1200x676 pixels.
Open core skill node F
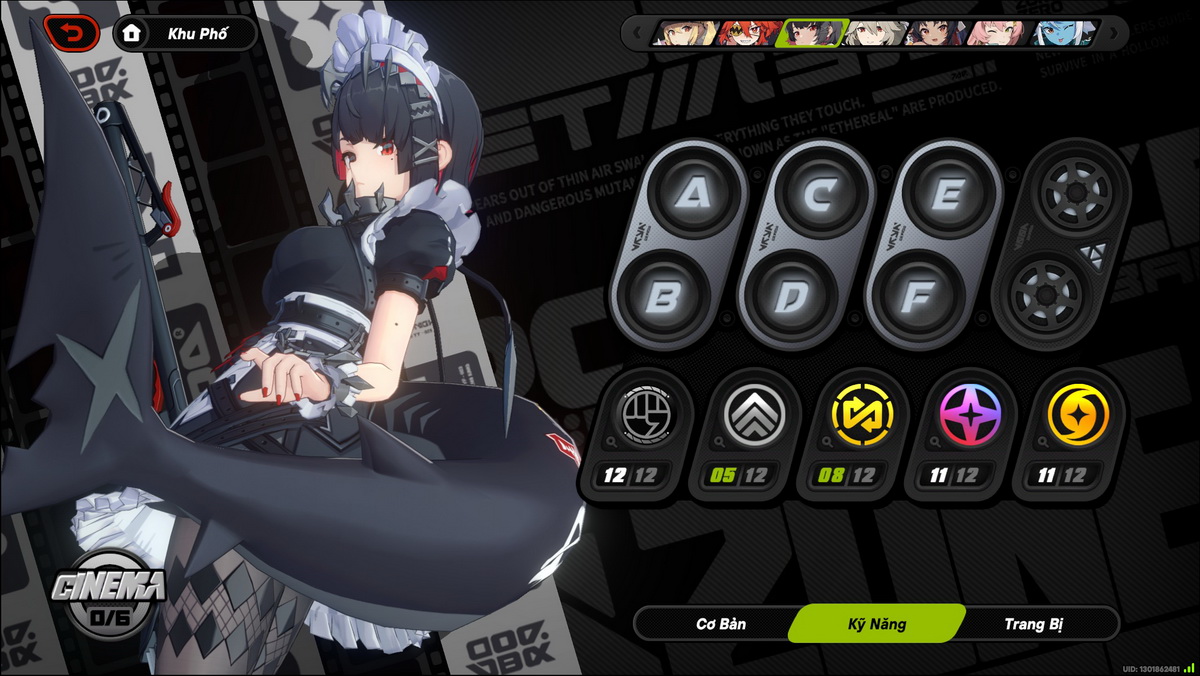pyautogui.click(x=917, y=297)
